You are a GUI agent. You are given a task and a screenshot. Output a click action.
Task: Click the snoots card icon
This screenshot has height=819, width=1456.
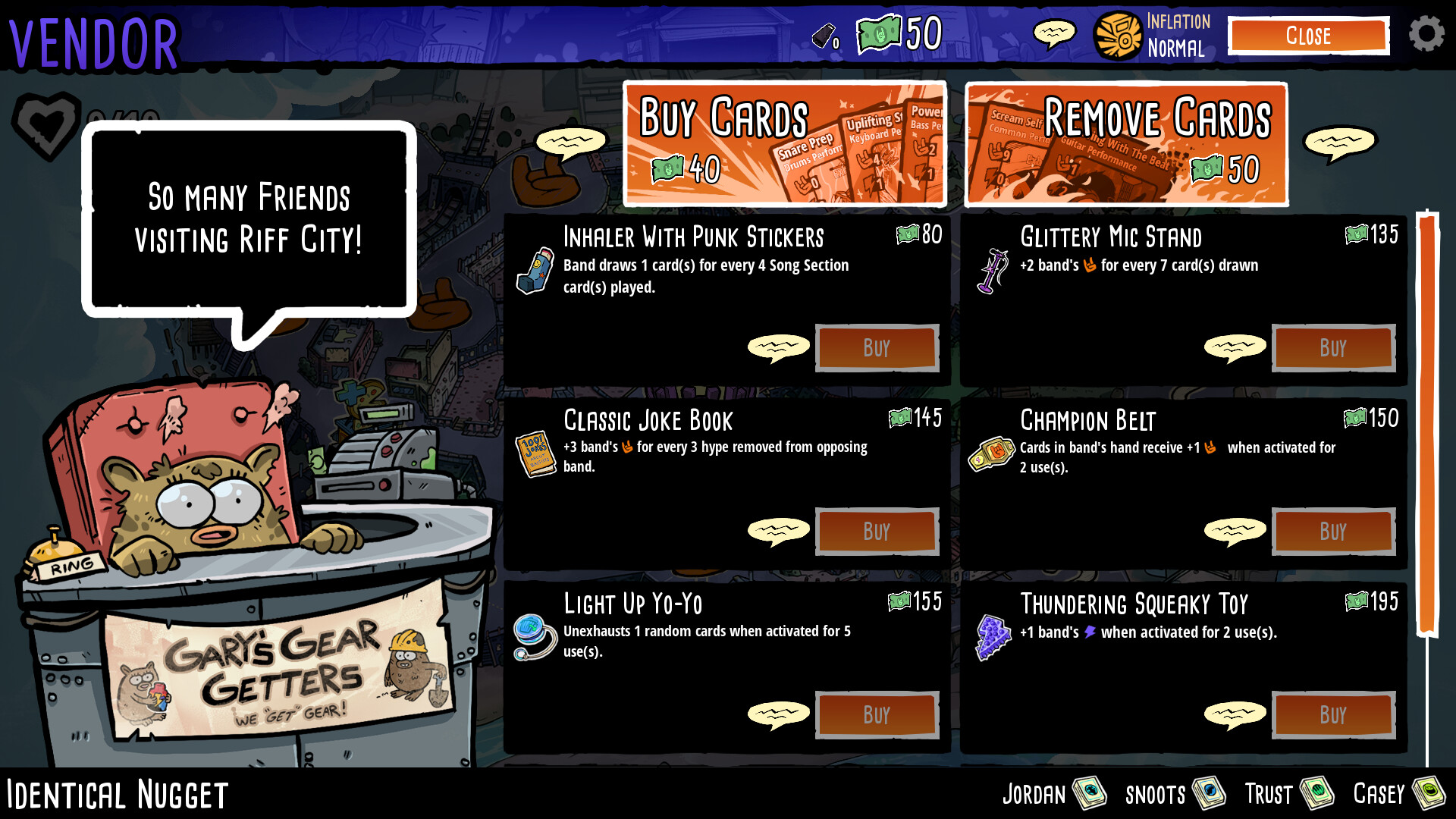point(1210,793)
